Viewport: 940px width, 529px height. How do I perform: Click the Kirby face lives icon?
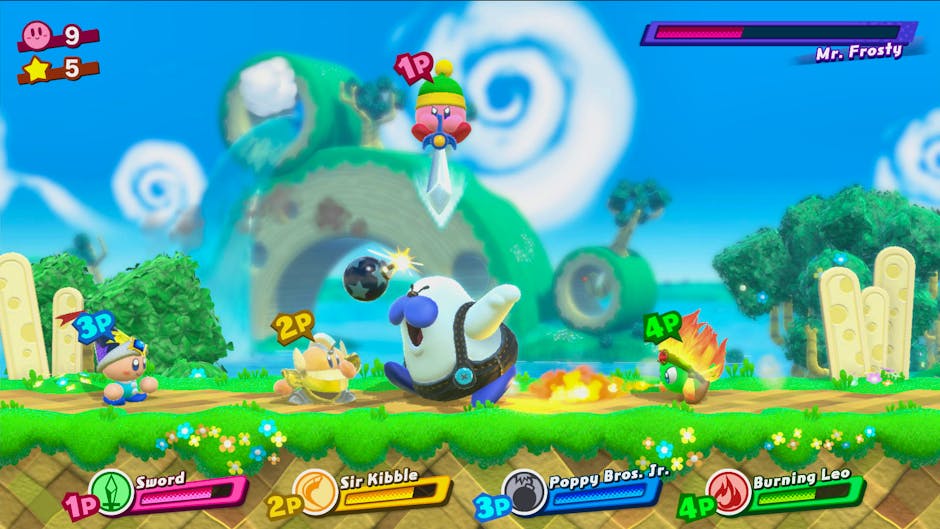(38, 36)
